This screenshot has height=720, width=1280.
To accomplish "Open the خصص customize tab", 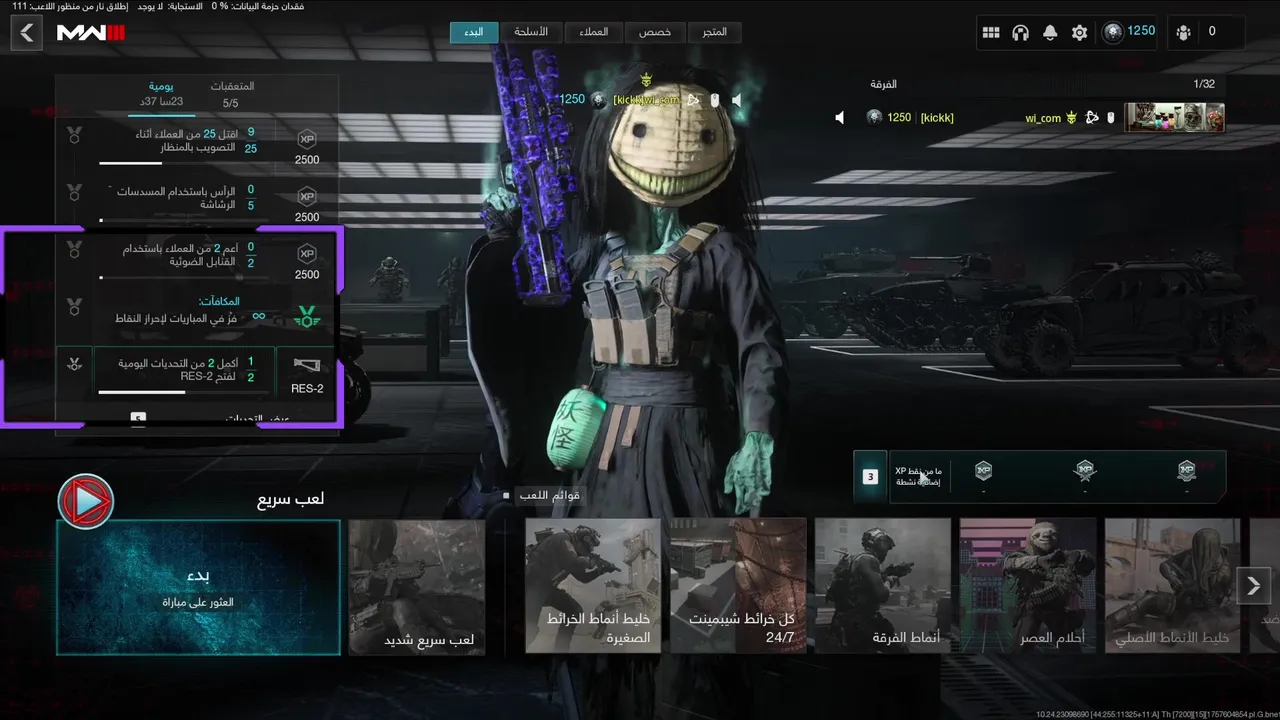I will [655, 32].
